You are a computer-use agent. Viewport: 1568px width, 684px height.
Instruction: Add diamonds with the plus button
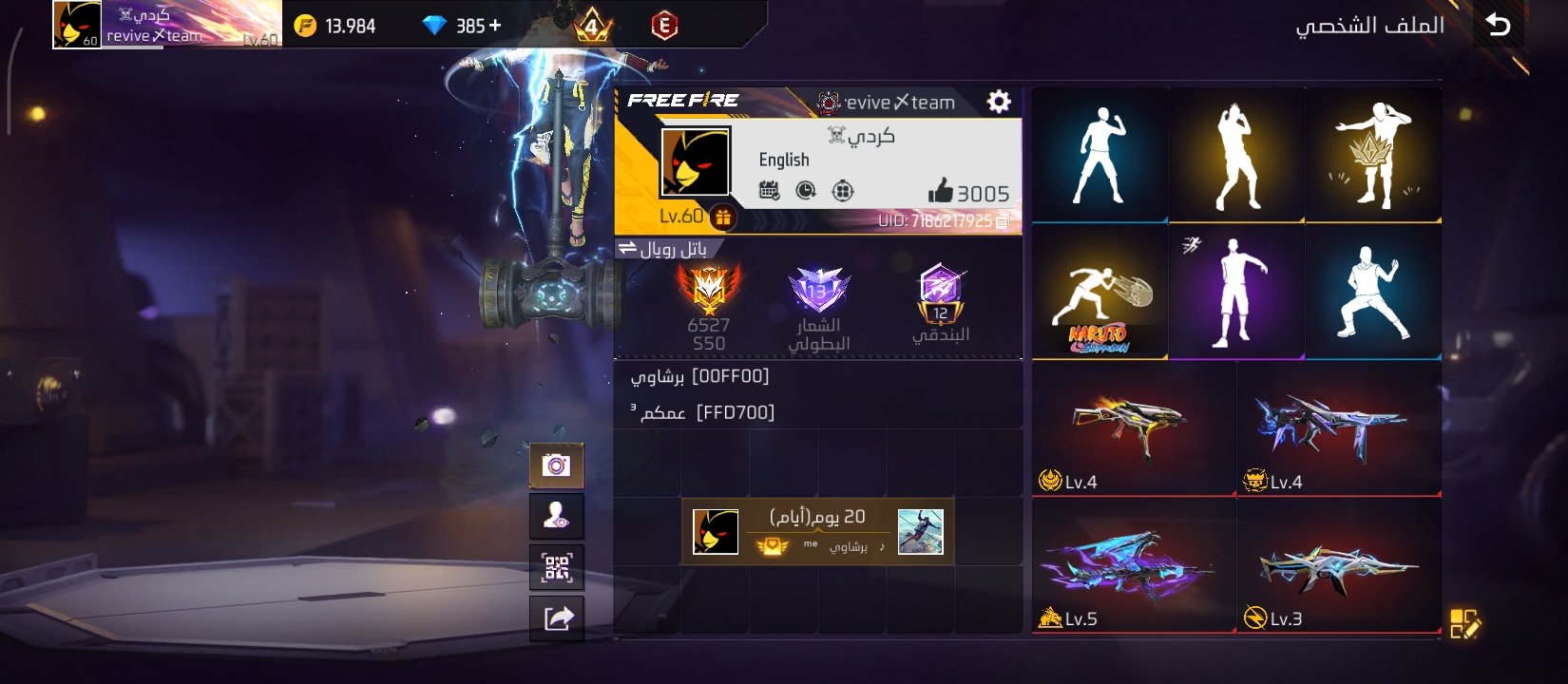494,26
